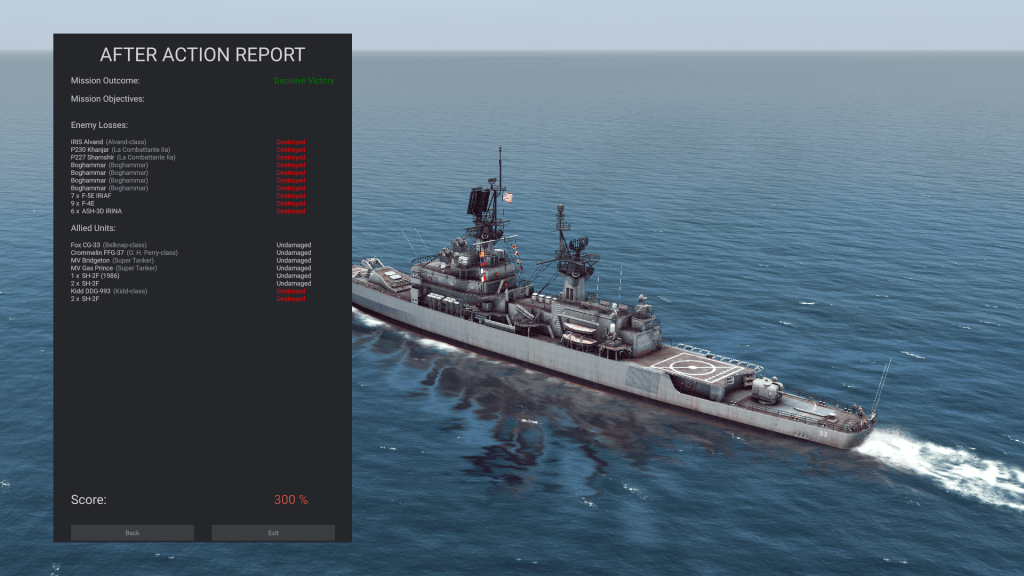Click the Back button in the report
Viewport: 1024px width, 576px height.
pos(132,533)
